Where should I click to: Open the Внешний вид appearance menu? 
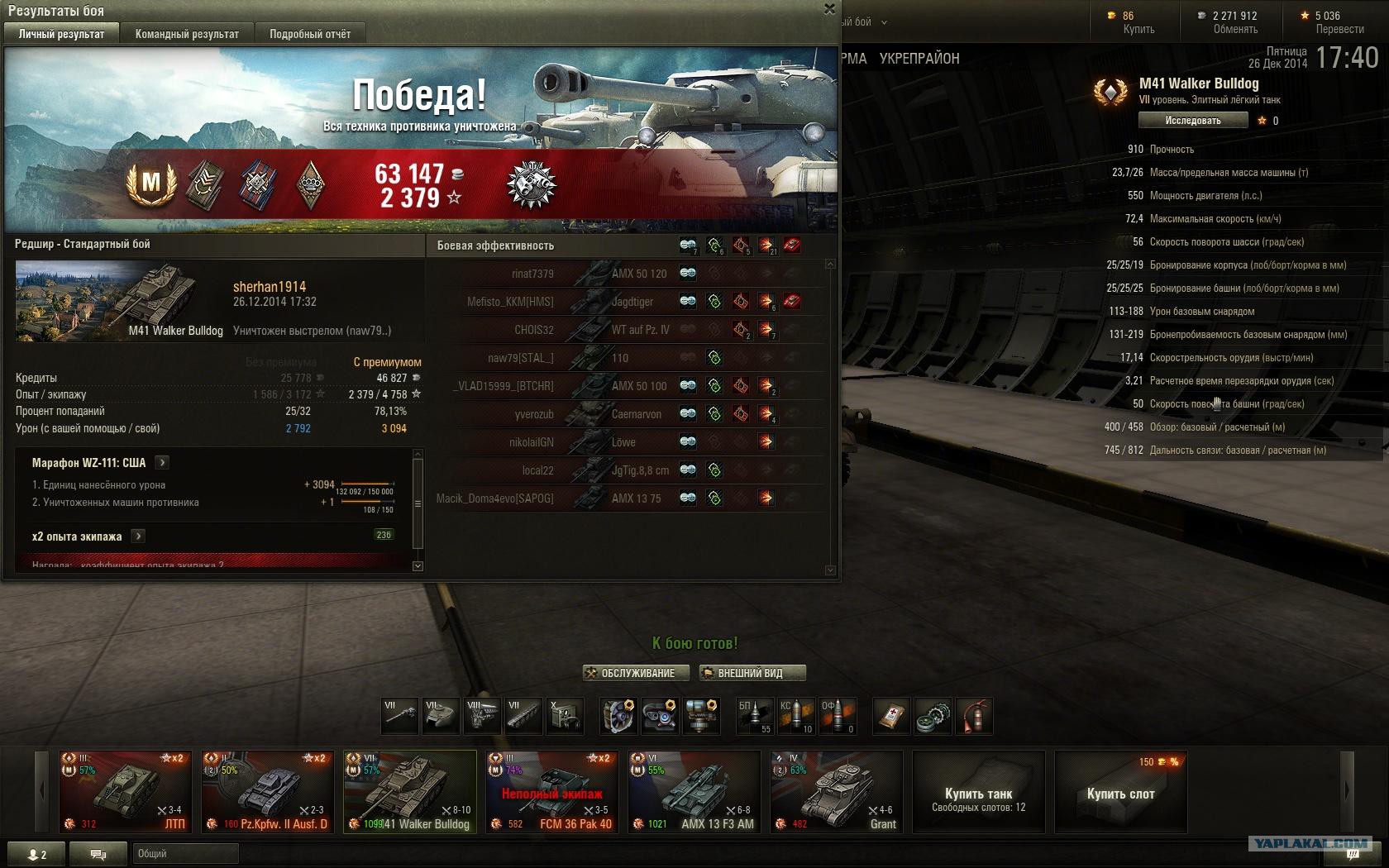coord(752,673)
